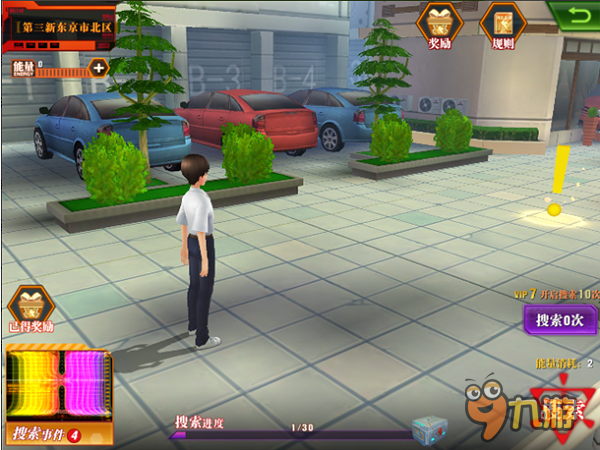Screen dimensions: 600x450
Task: Add energy with the plus button
Action: pos(98,68)
